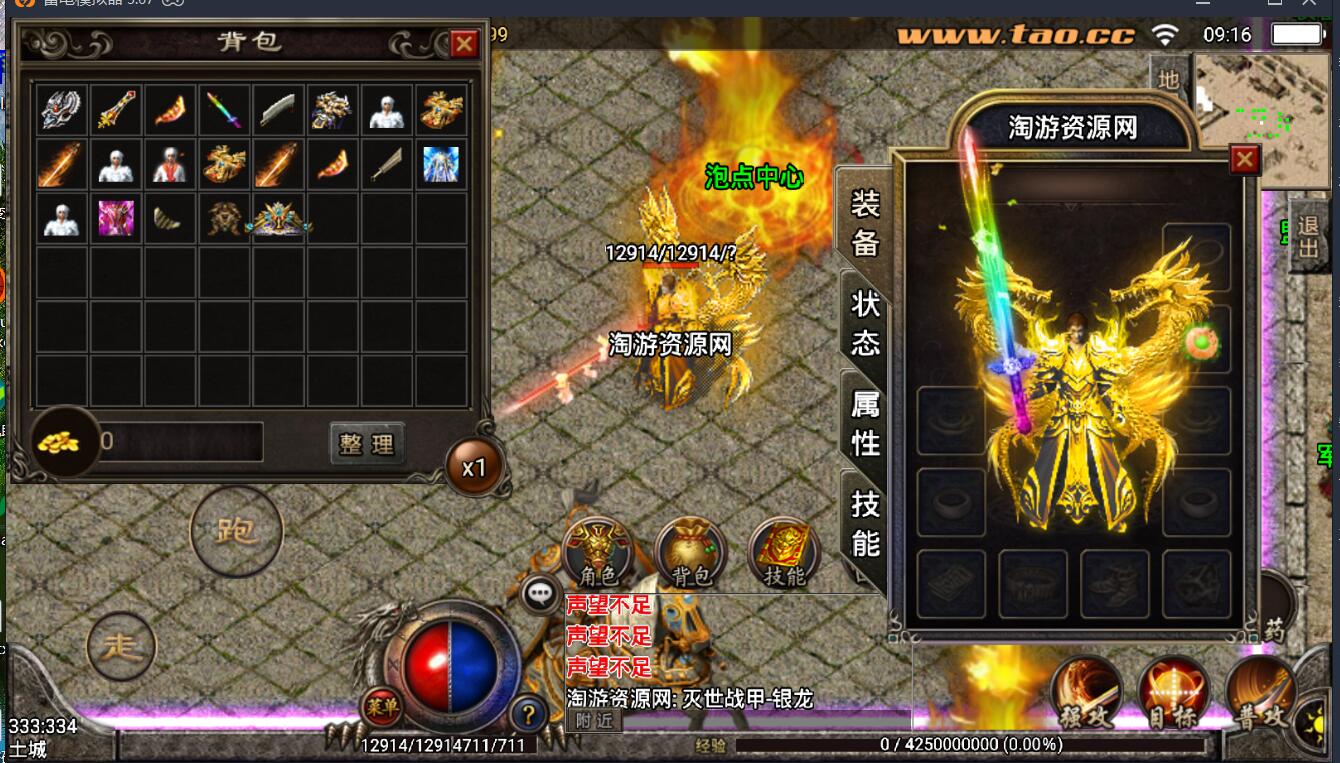This screenshot has height=763, width=1340.
Task: Click the 退出 exit button
Action: (1308, 236)
